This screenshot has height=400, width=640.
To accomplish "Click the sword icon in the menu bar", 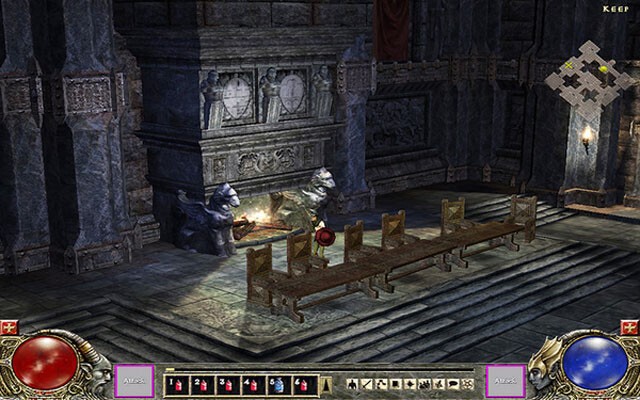I will click(367, 383).
